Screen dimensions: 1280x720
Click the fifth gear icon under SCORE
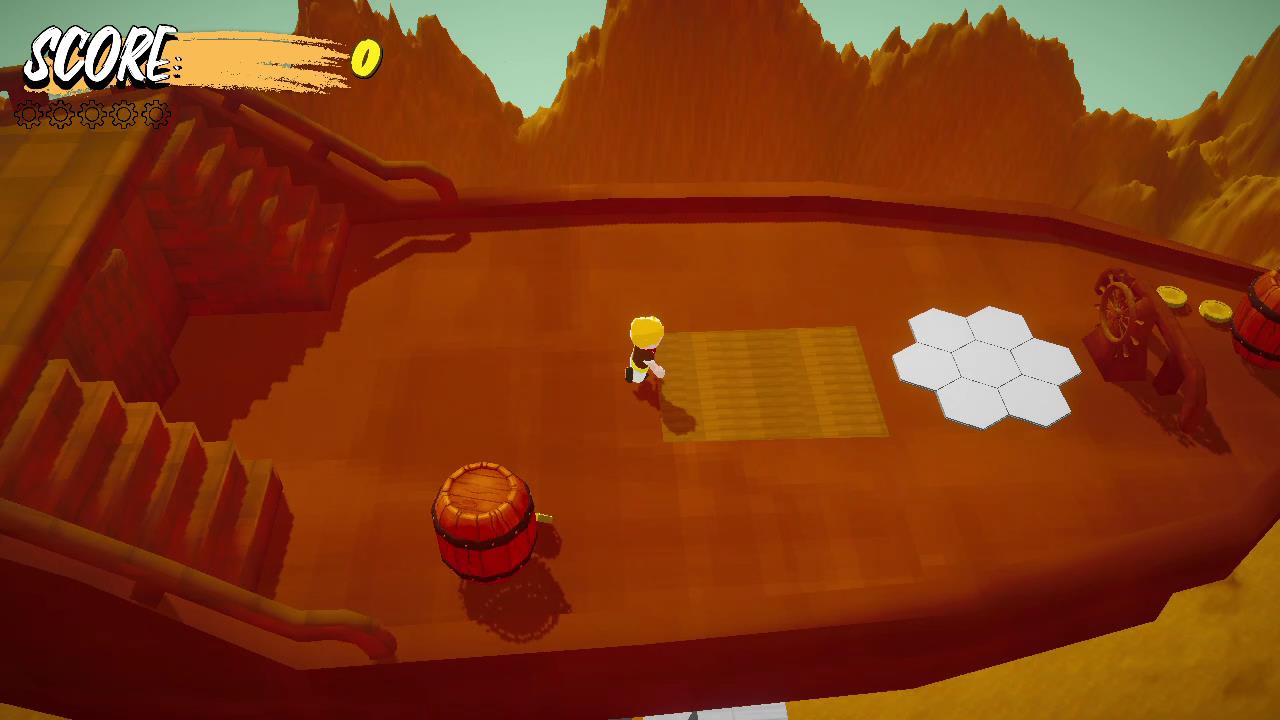[155, 114]
